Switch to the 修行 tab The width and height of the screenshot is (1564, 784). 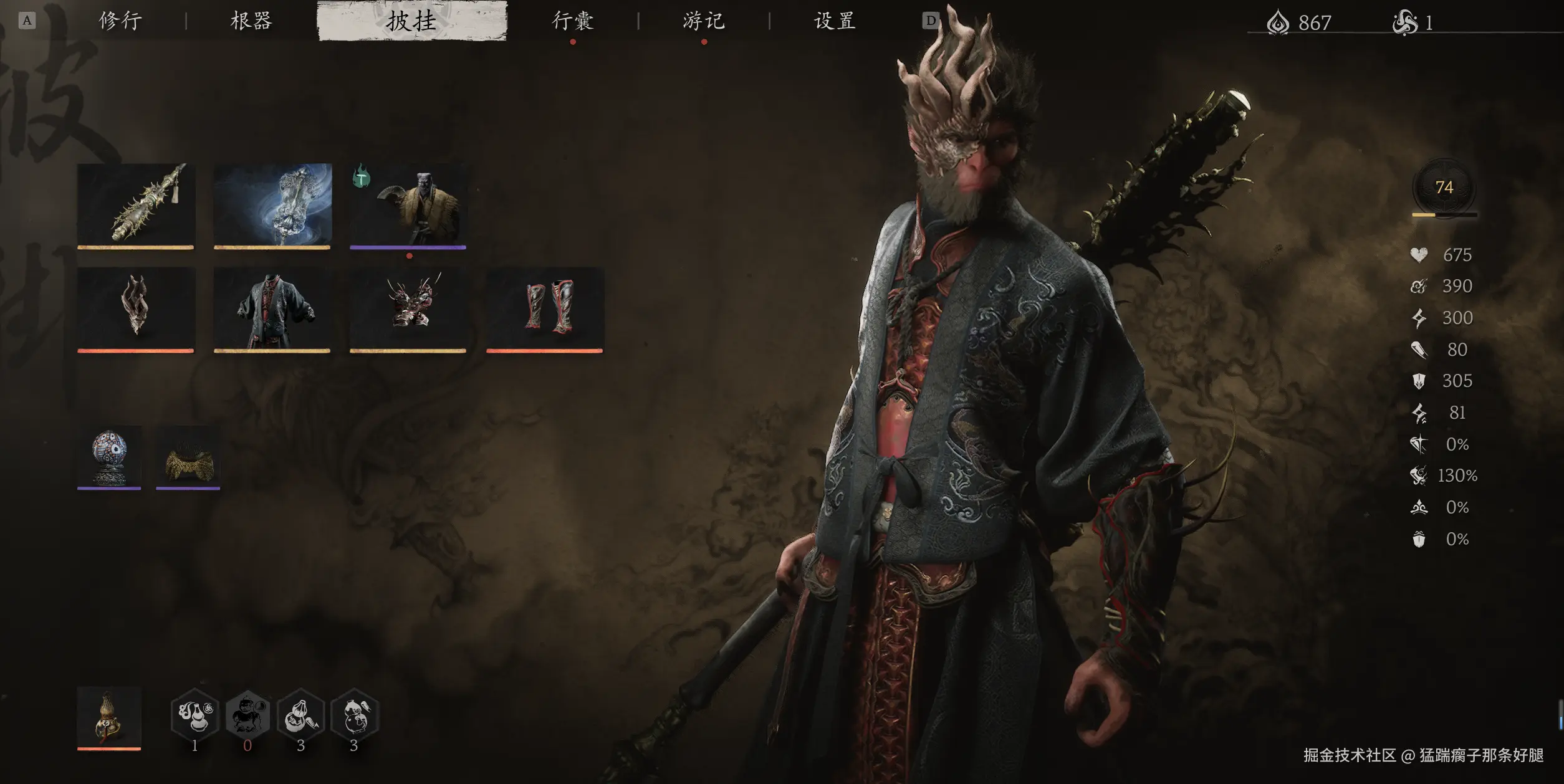(120, 21)
